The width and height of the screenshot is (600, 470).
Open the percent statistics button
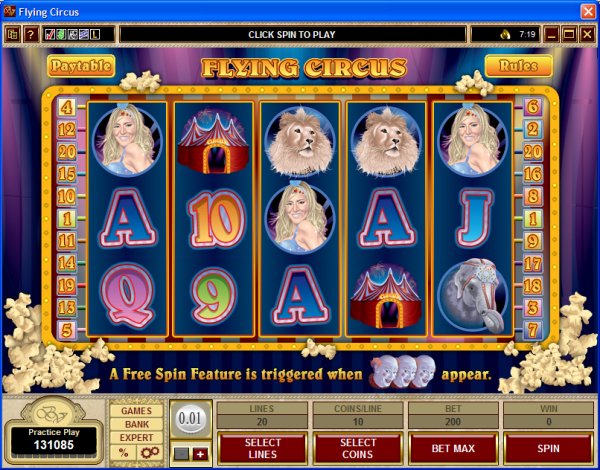(122, 452)
